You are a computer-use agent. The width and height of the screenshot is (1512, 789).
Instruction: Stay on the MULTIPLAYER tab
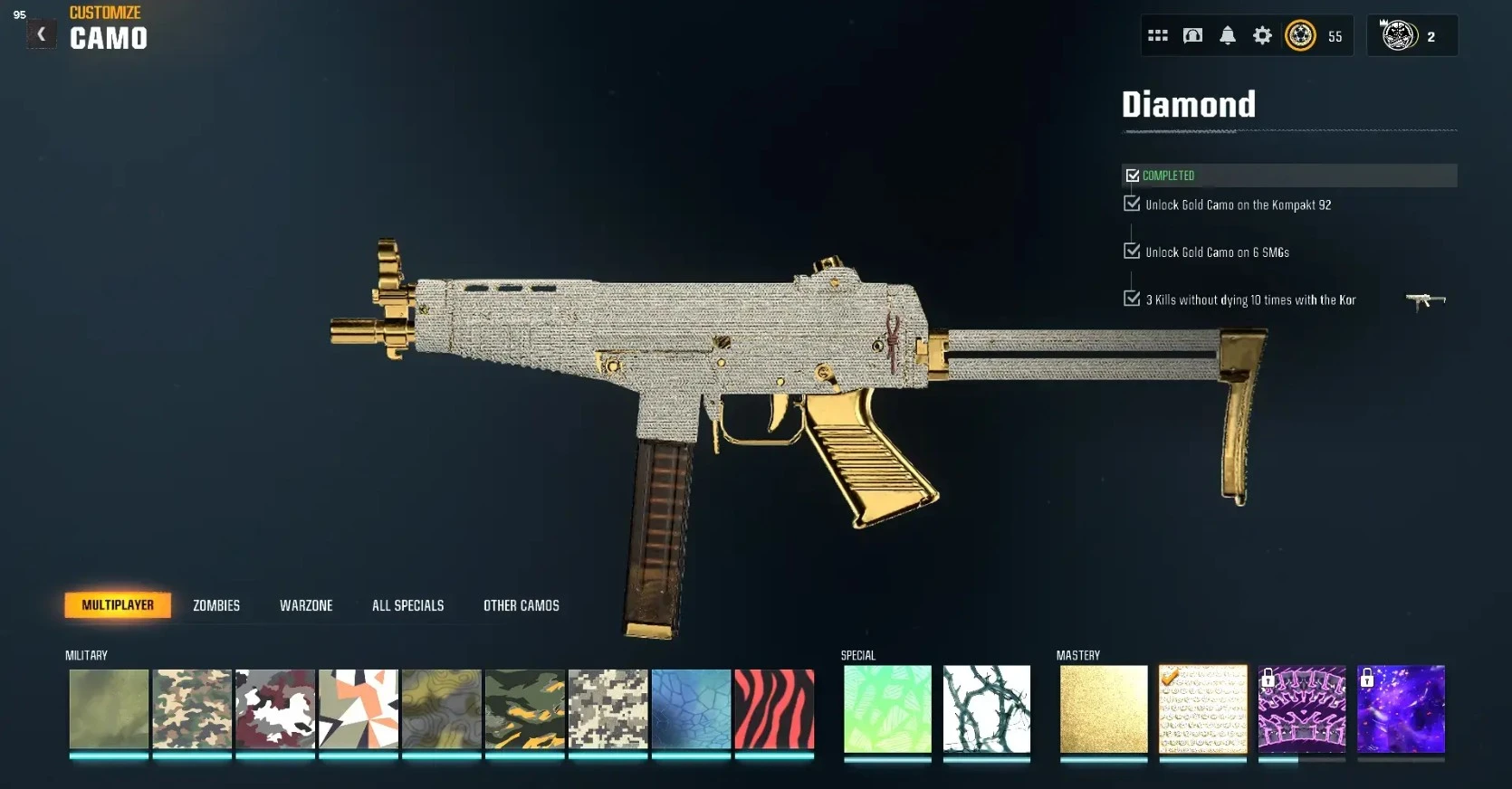[x=118, y=605]
